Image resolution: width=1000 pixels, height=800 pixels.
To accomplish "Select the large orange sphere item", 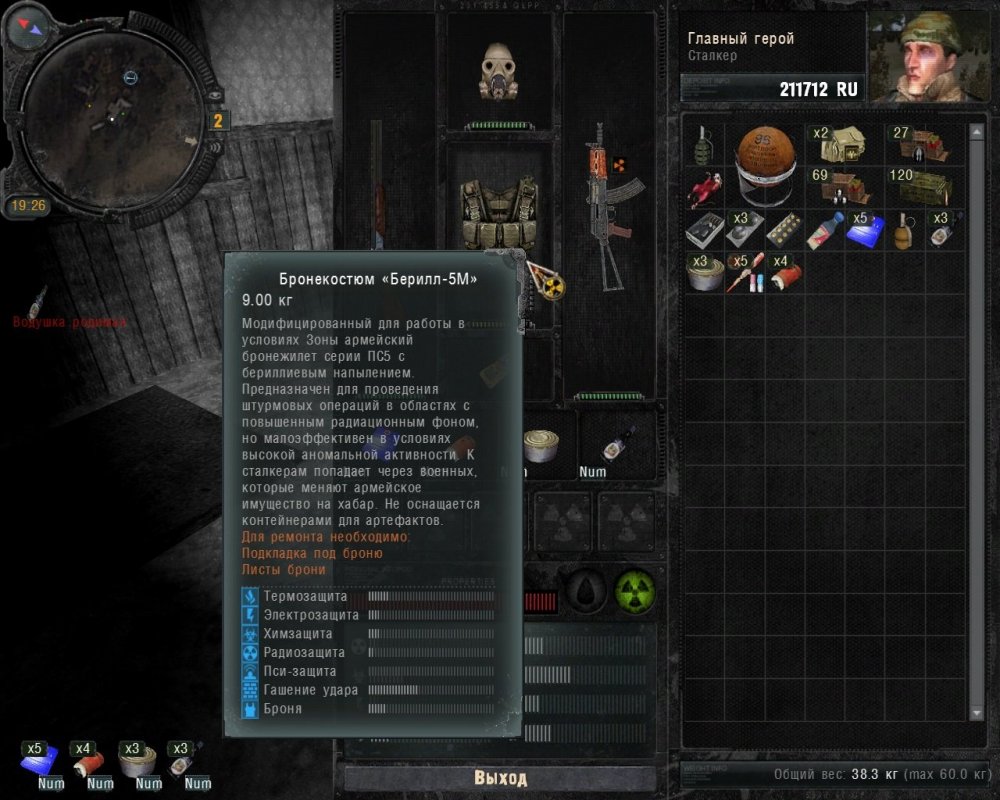I will coord(764,165).
